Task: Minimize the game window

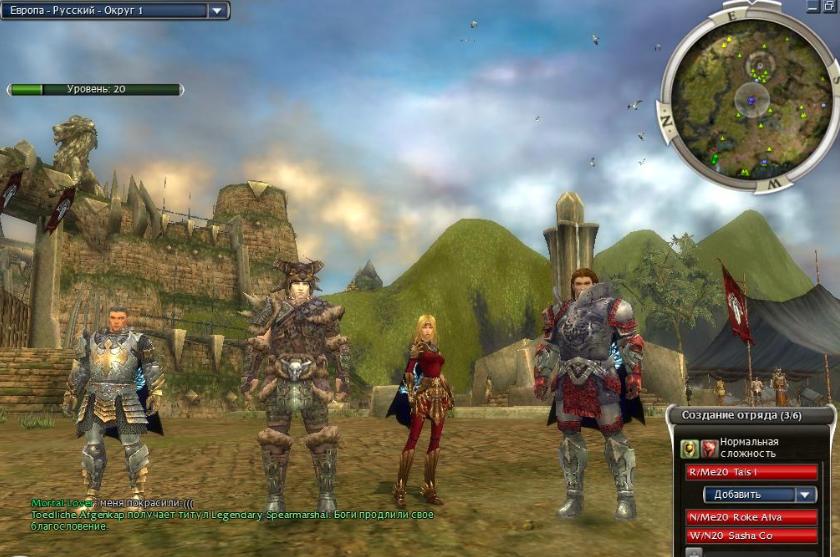Action: click(811, 5)
